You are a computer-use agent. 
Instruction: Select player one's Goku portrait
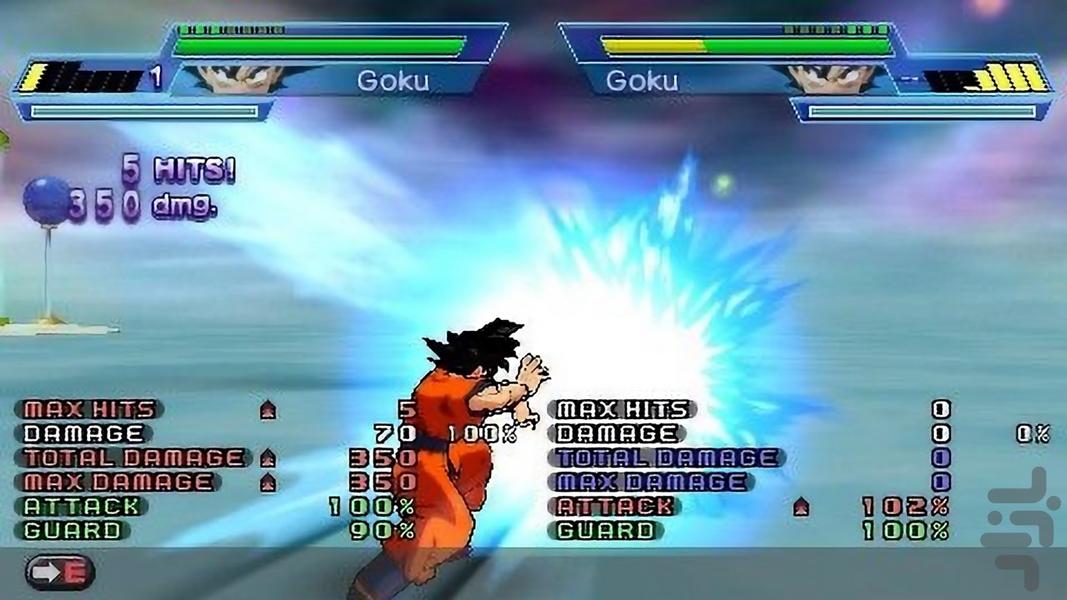240,78
